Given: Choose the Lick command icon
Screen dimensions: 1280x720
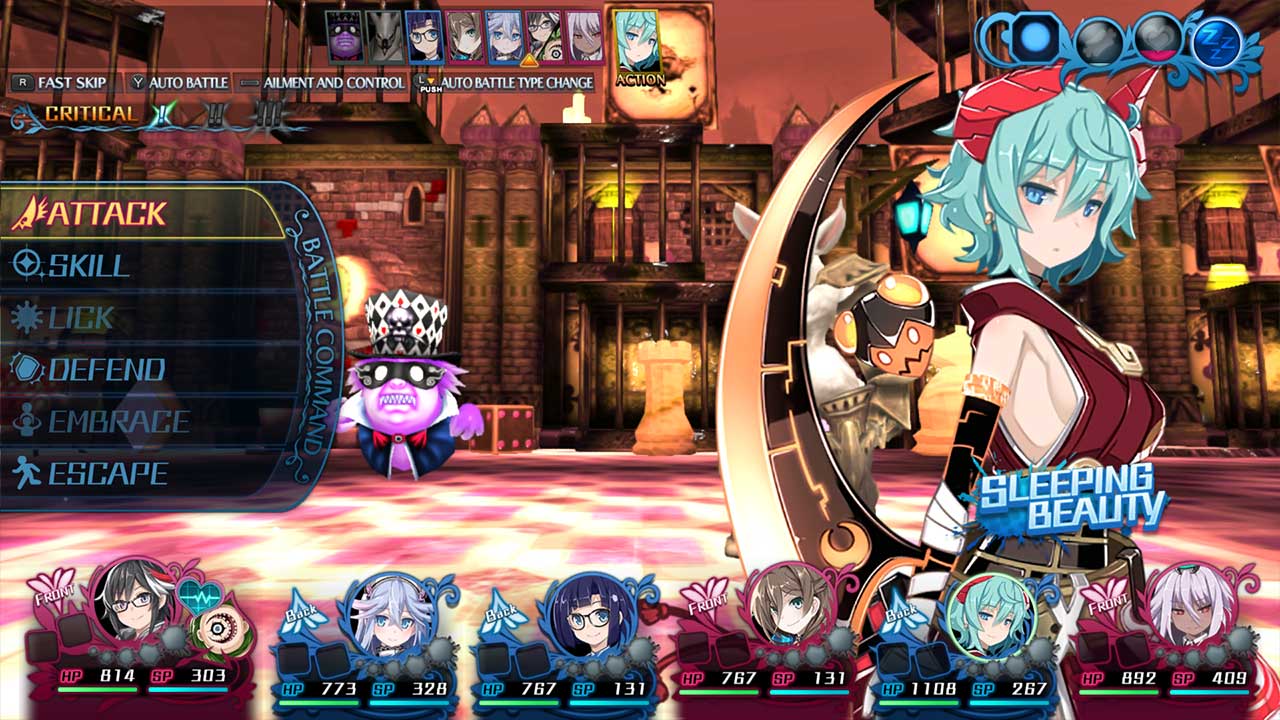Looking at the screenshot, I should 27,317.
